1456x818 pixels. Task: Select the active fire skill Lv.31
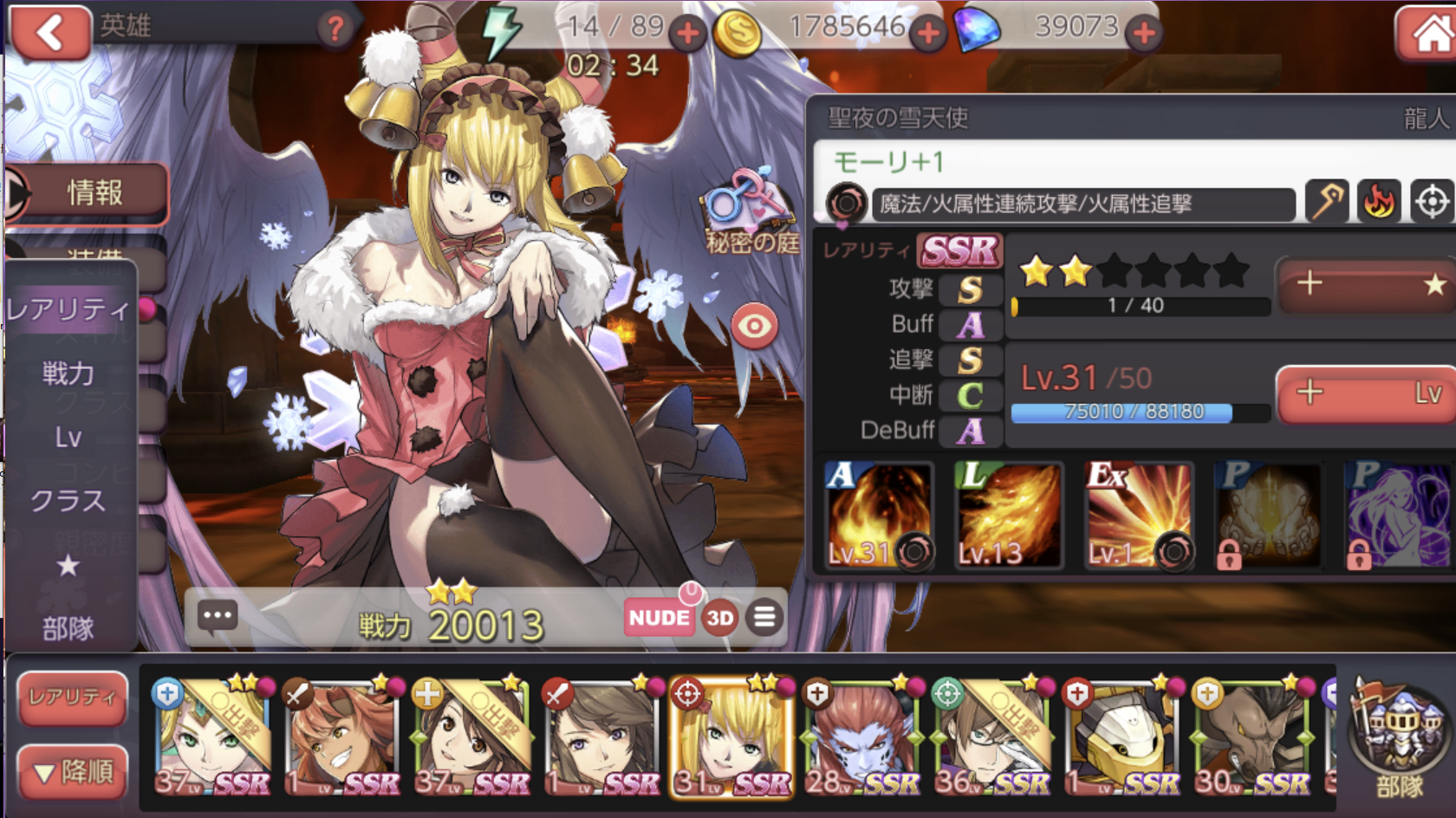(x=878, y=516)
